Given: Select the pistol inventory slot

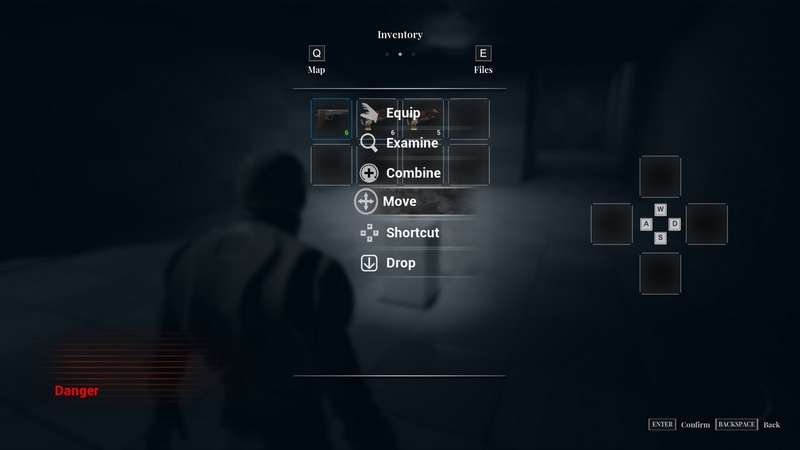Looking at the screenshot, I should click(331, 119).
